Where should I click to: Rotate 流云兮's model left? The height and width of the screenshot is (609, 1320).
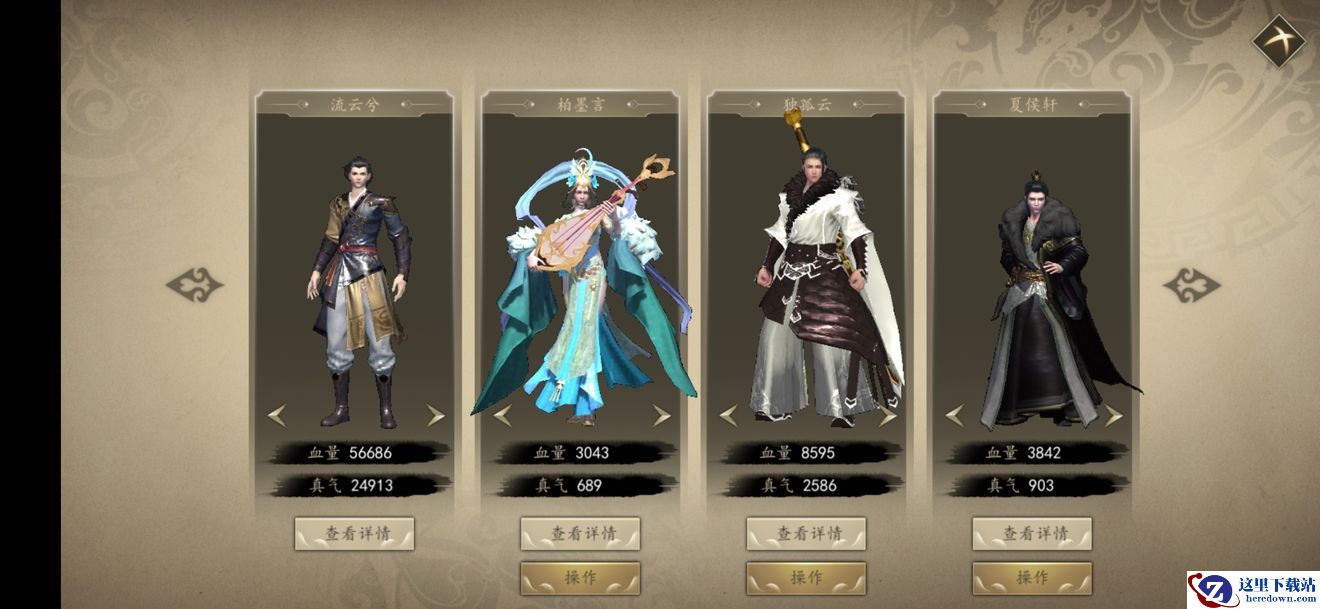pos(276,415)
